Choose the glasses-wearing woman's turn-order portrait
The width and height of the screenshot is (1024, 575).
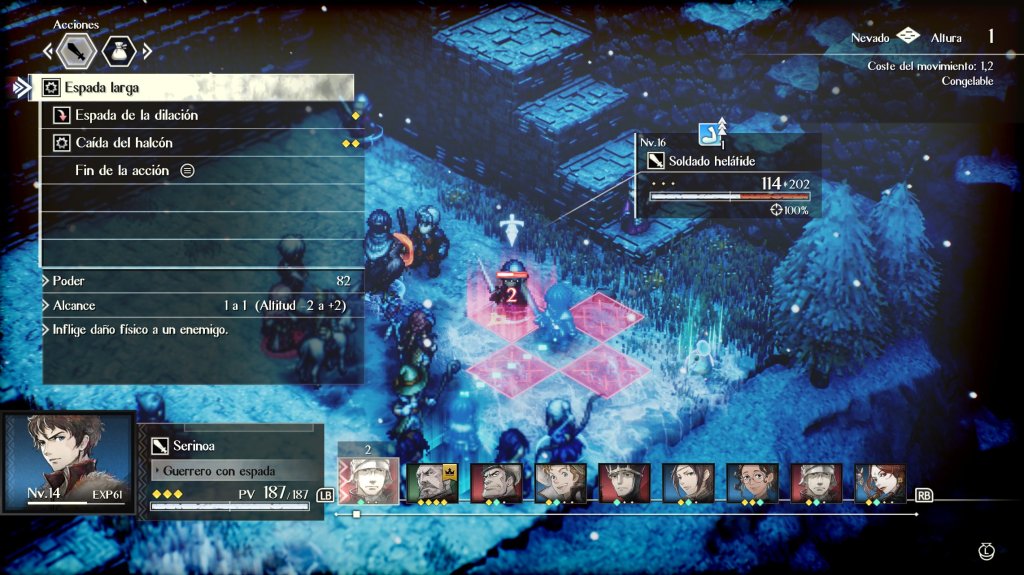coord(752,483)
